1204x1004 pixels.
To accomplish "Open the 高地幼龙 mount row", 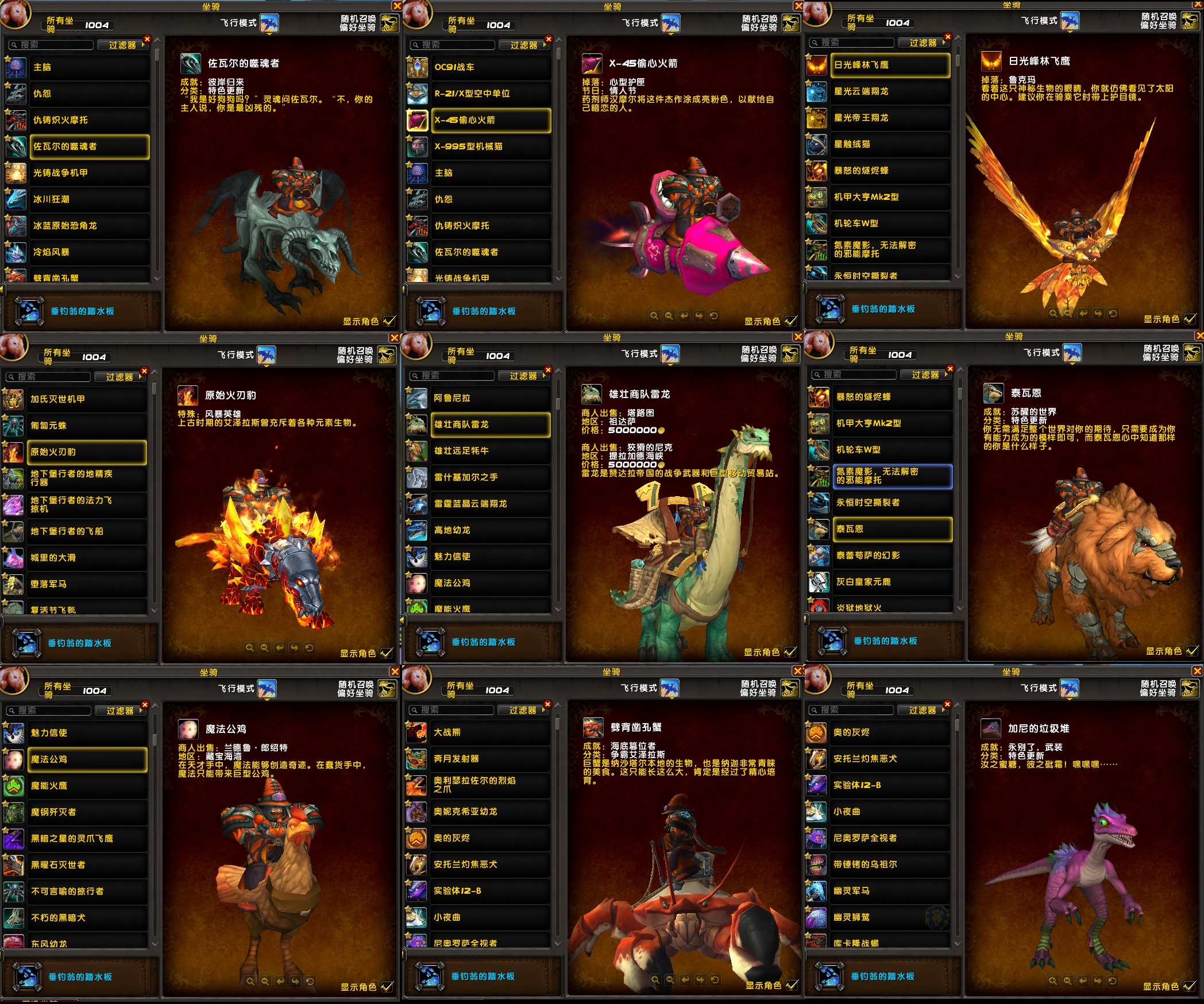I will coord(490,530).
